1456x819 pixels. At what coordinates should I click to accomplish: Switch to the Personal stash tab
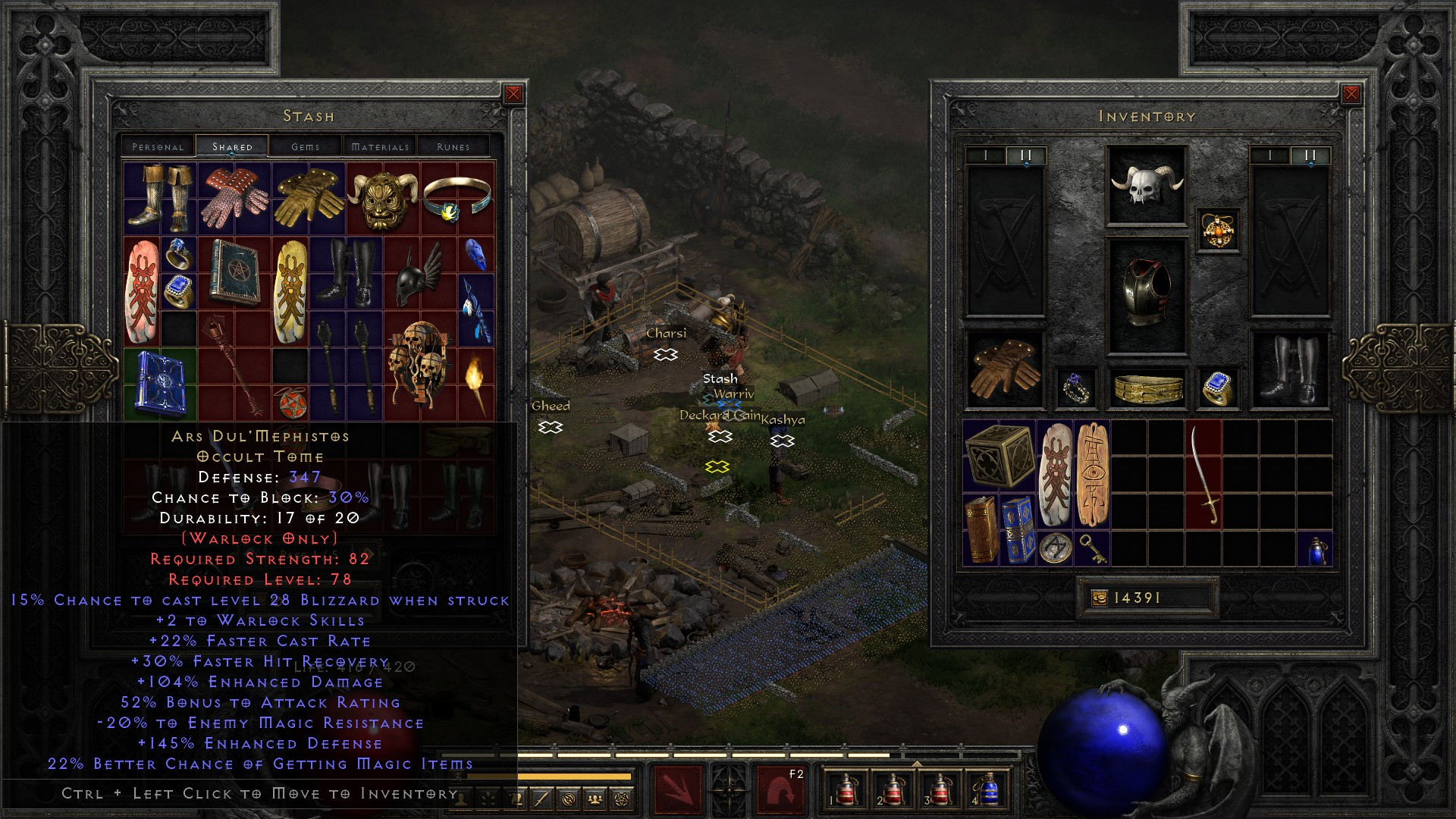[158, 146]
